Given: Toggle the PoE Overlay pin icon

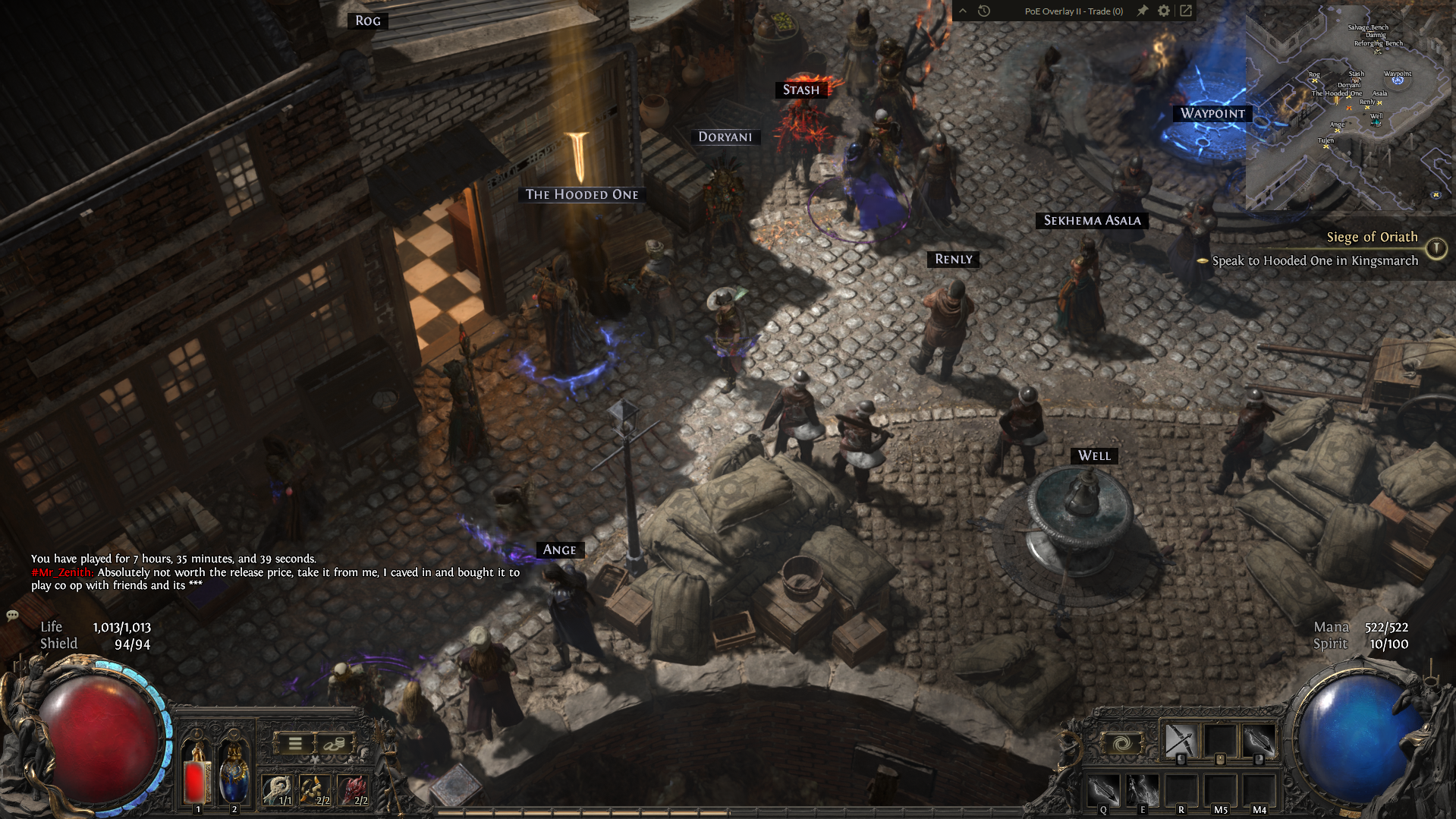Looking at the screenshot, I should [1142, 11].
